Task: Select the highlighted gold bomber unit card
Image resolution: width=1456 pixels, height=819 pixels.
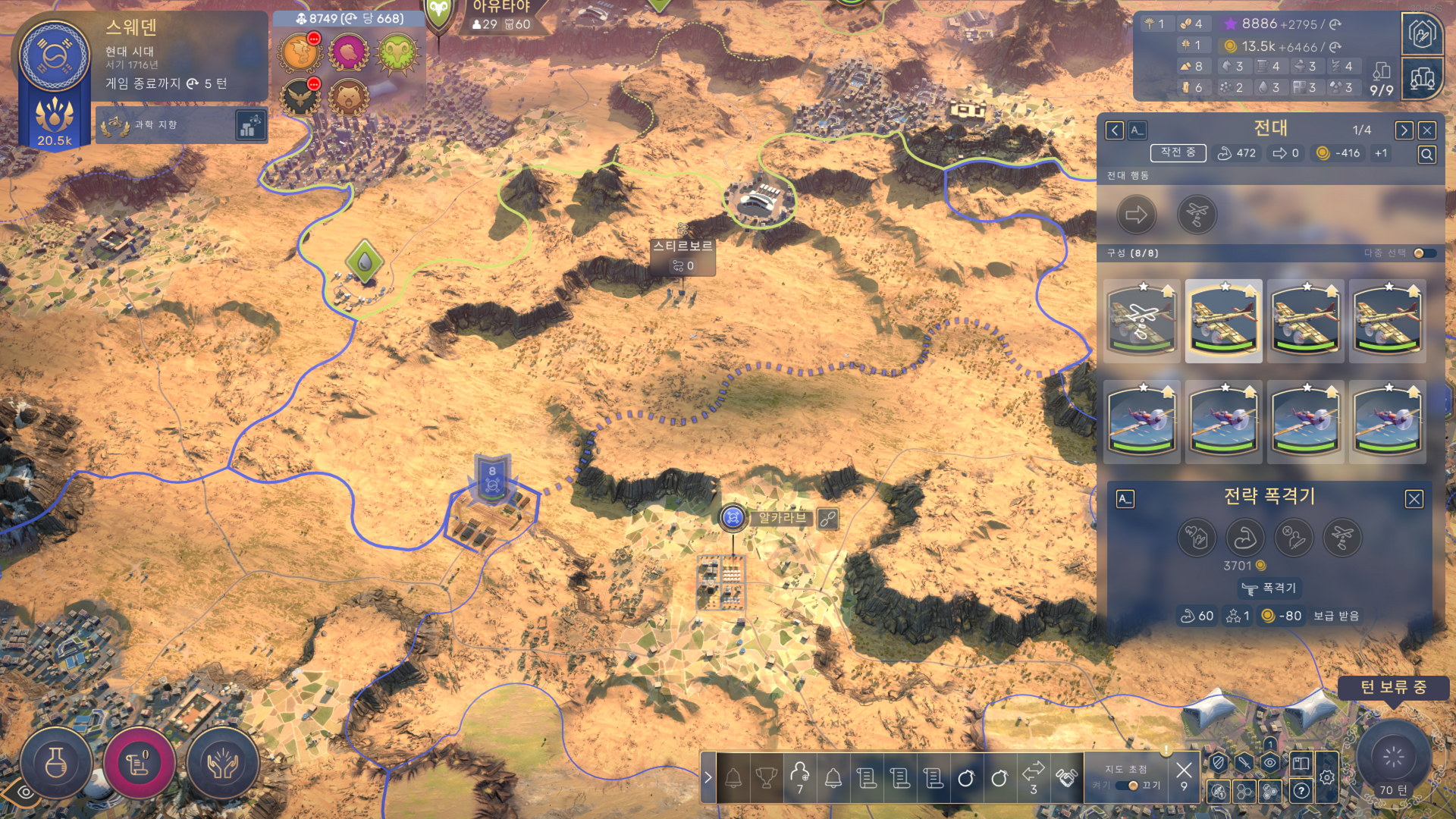Action: pos(1223,321)
